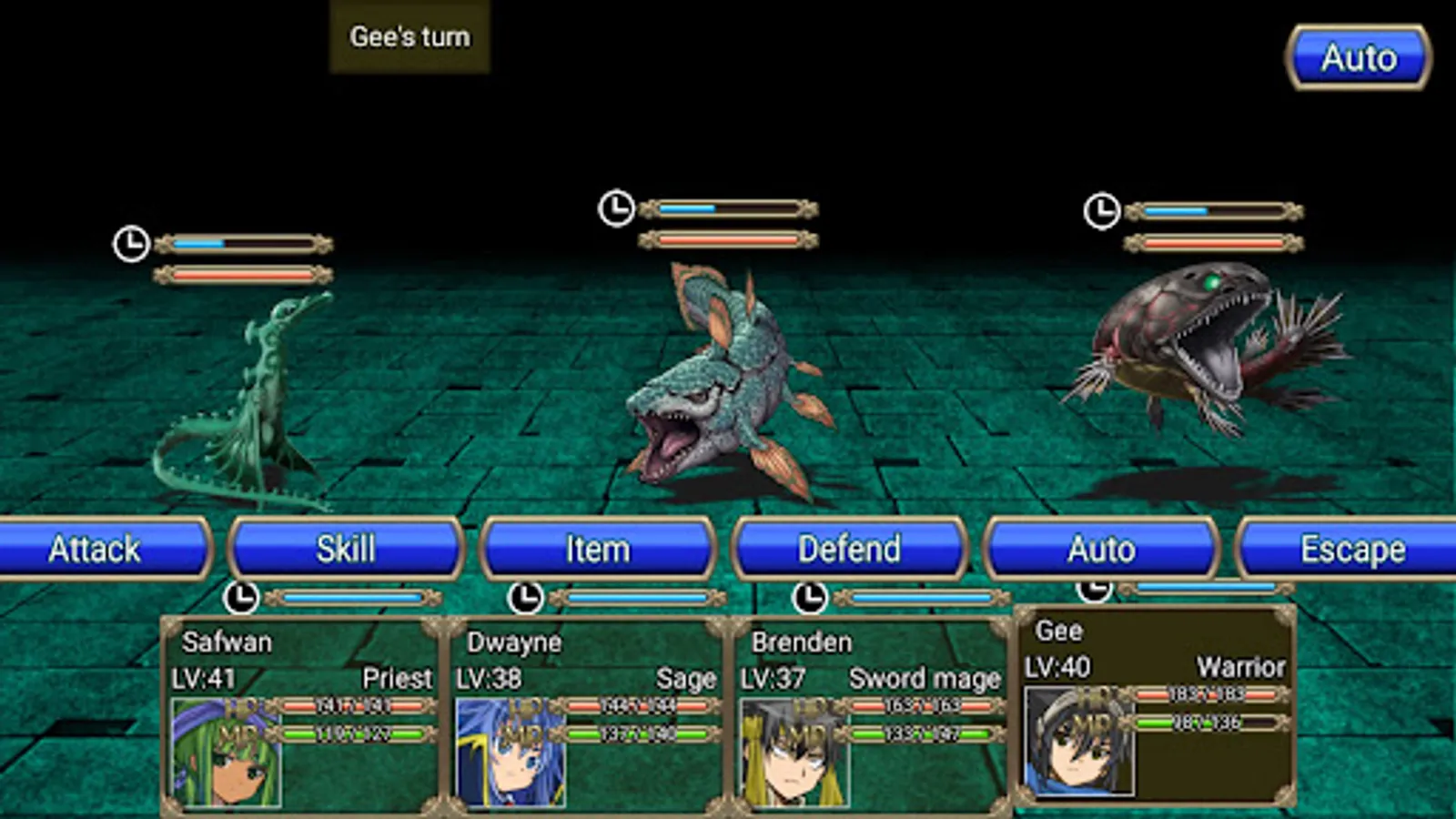This screenshot has width=1456, height=819.
Task: Select Dwayne the Sage's party panel
Action: [x=587, y=714]
